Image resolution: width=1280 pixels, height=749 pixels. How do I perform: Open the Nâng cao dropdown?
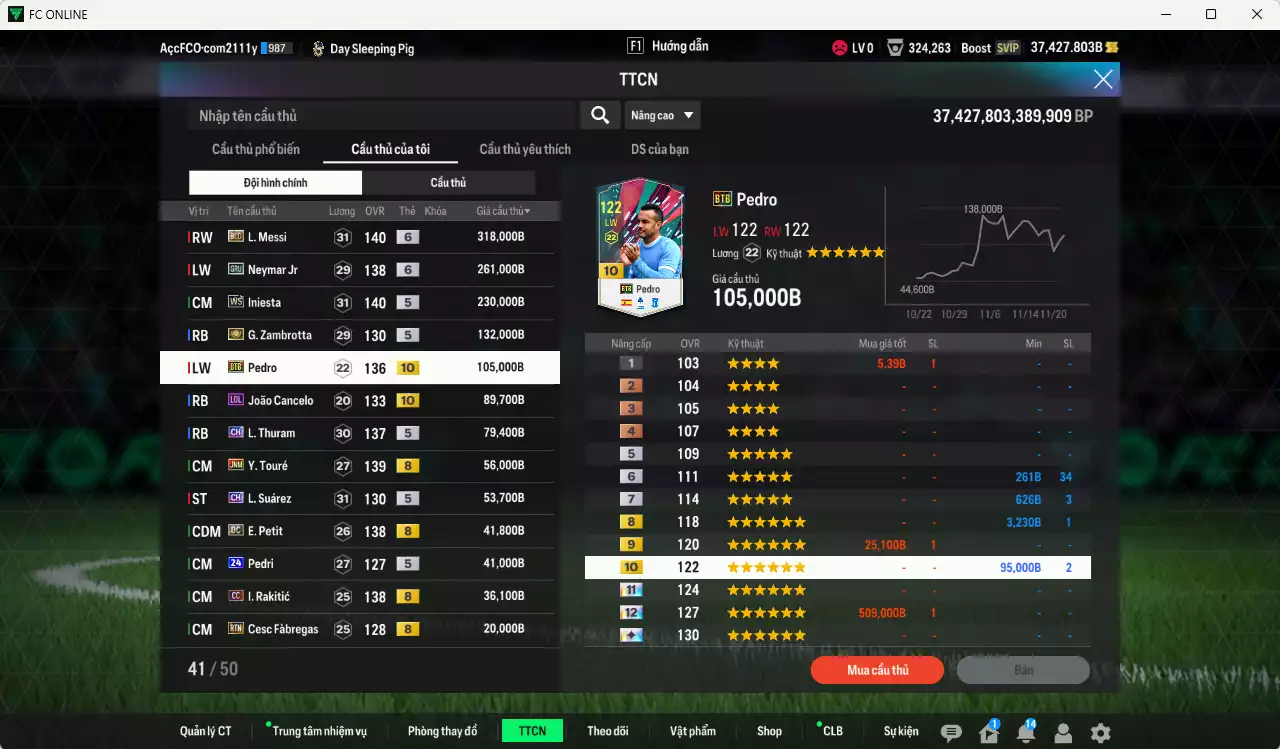coord(662,115)
